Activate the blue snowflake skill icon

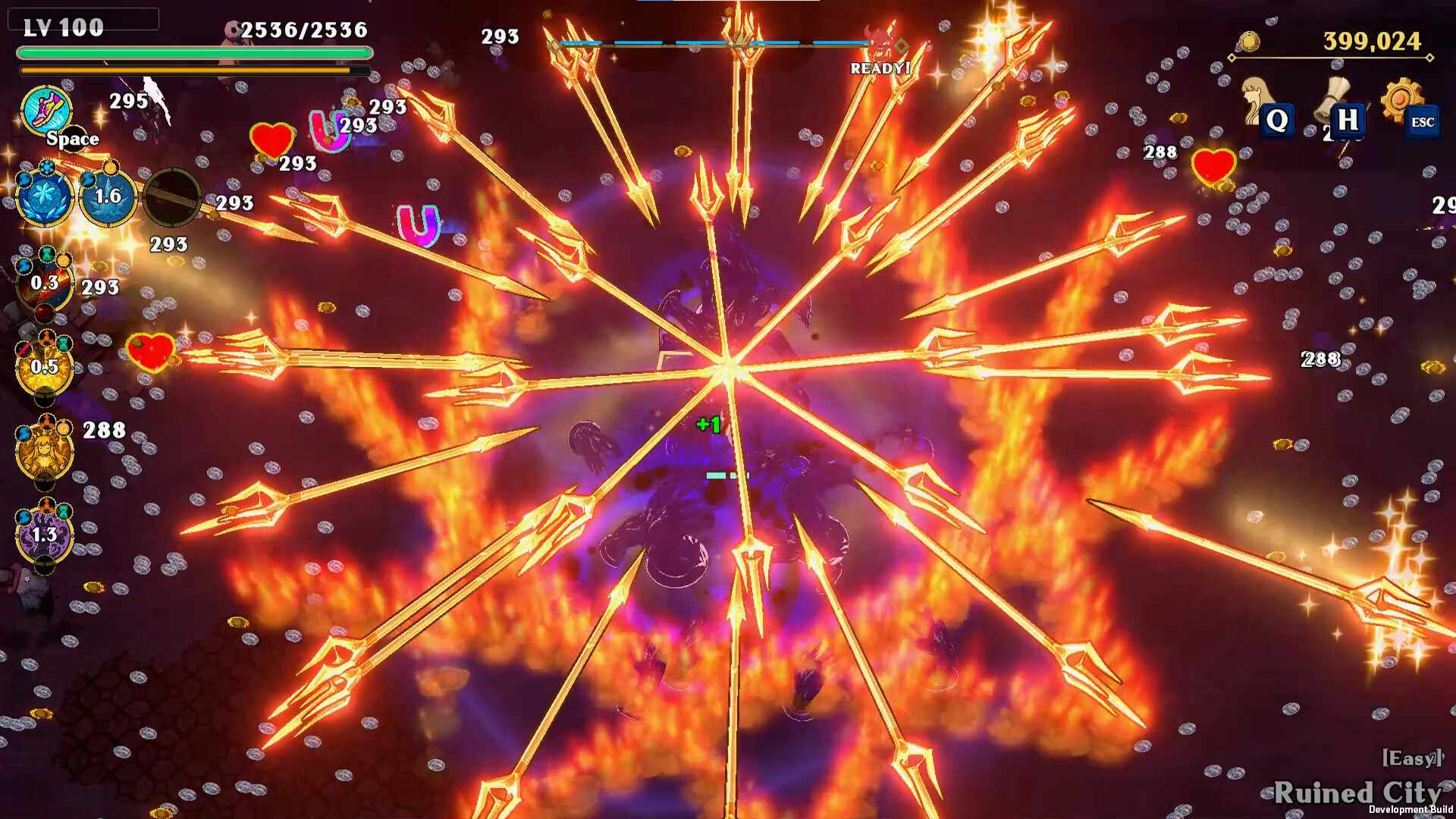click(44, 197)
